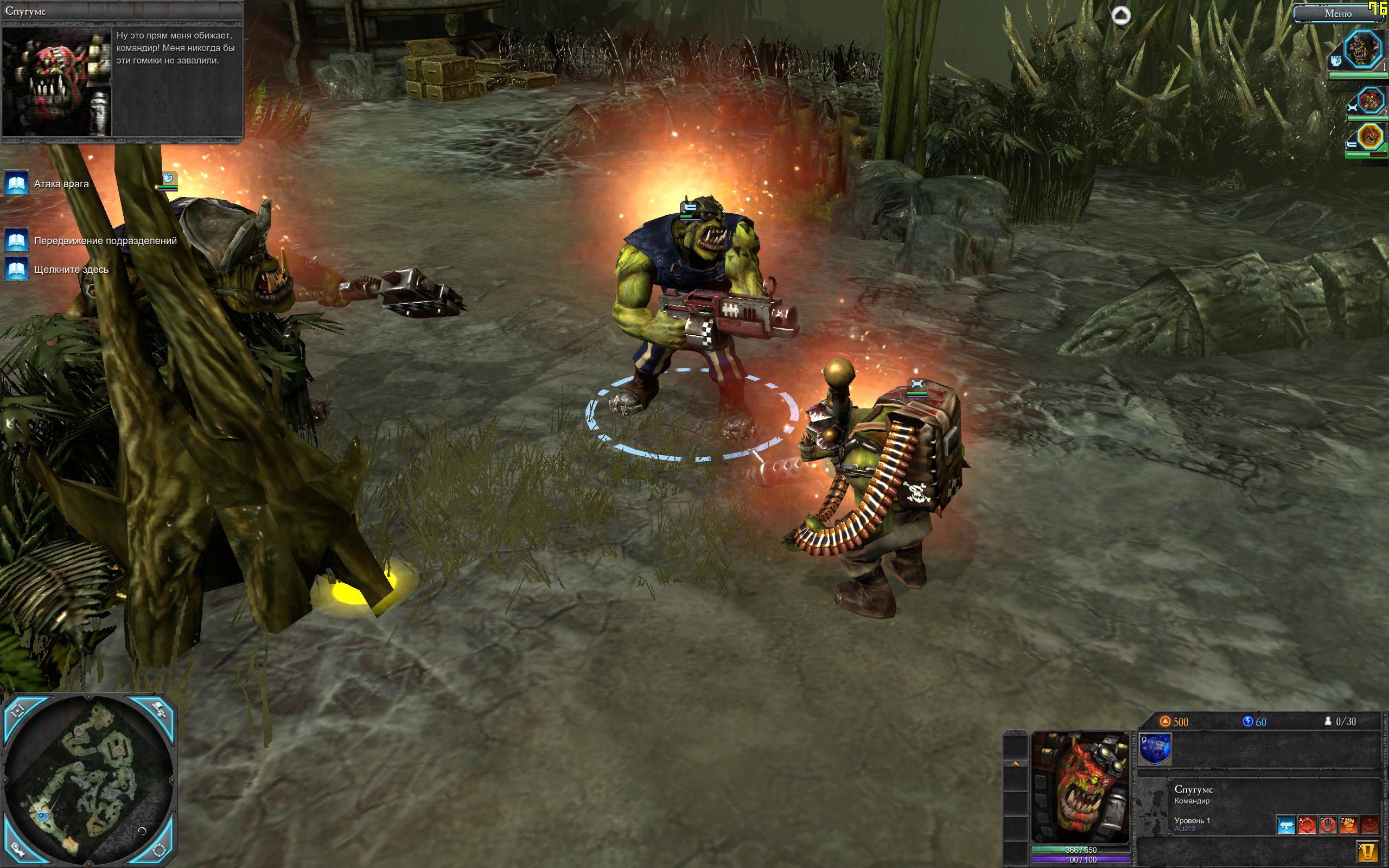Viewport: 1389px width, 868px height.
Task: Open the Передвижение подразделений tutorial hint
Action: [17, 240]
